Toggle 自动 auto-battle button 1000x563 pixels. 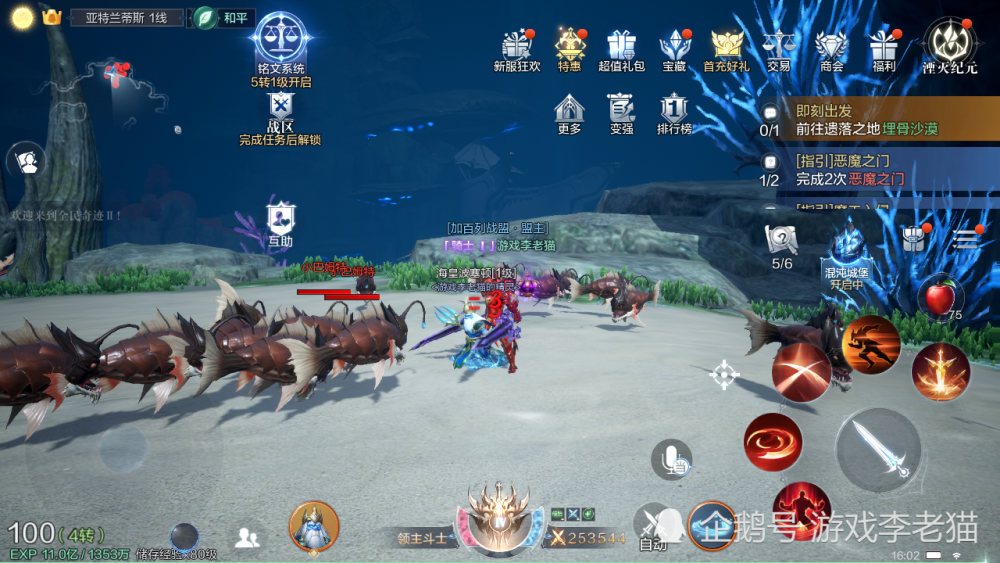(x=653, y=524)
